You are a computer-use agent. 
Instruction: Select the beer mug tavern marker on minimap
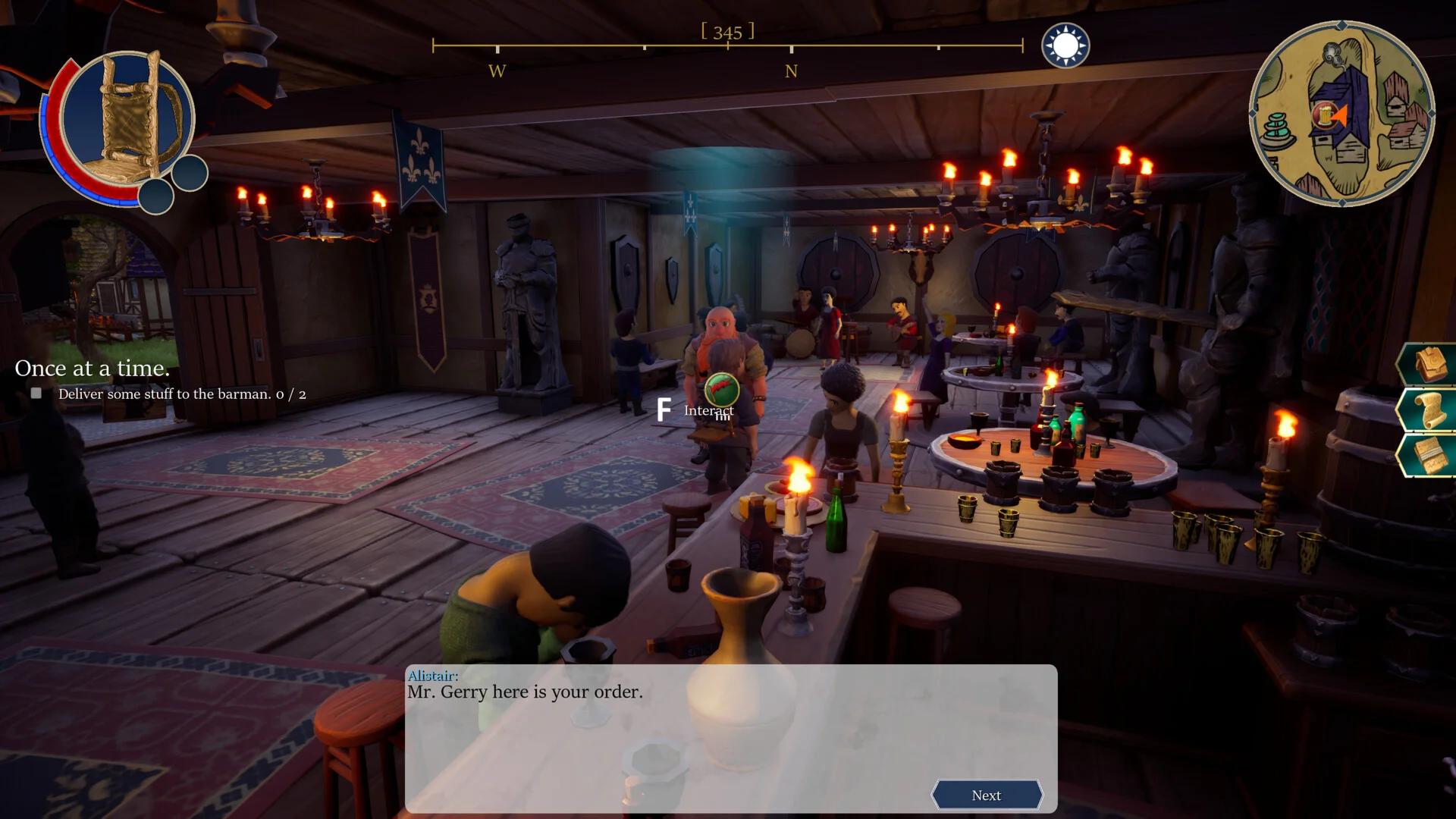pyautogui.click(x=1324, y=115)
